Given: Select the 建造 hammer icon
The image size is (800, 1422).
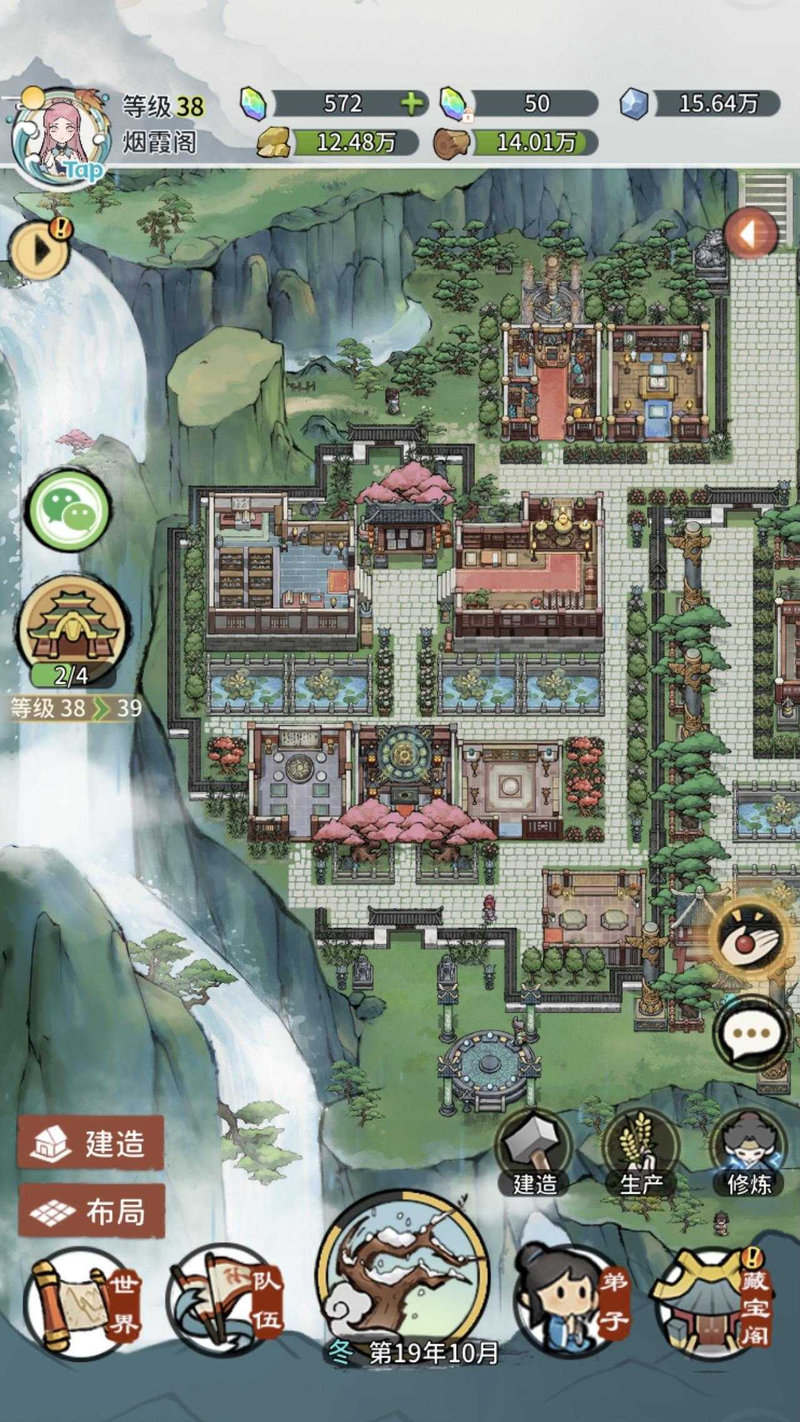Looking at the screenshot, I should tap(535, 1148).
